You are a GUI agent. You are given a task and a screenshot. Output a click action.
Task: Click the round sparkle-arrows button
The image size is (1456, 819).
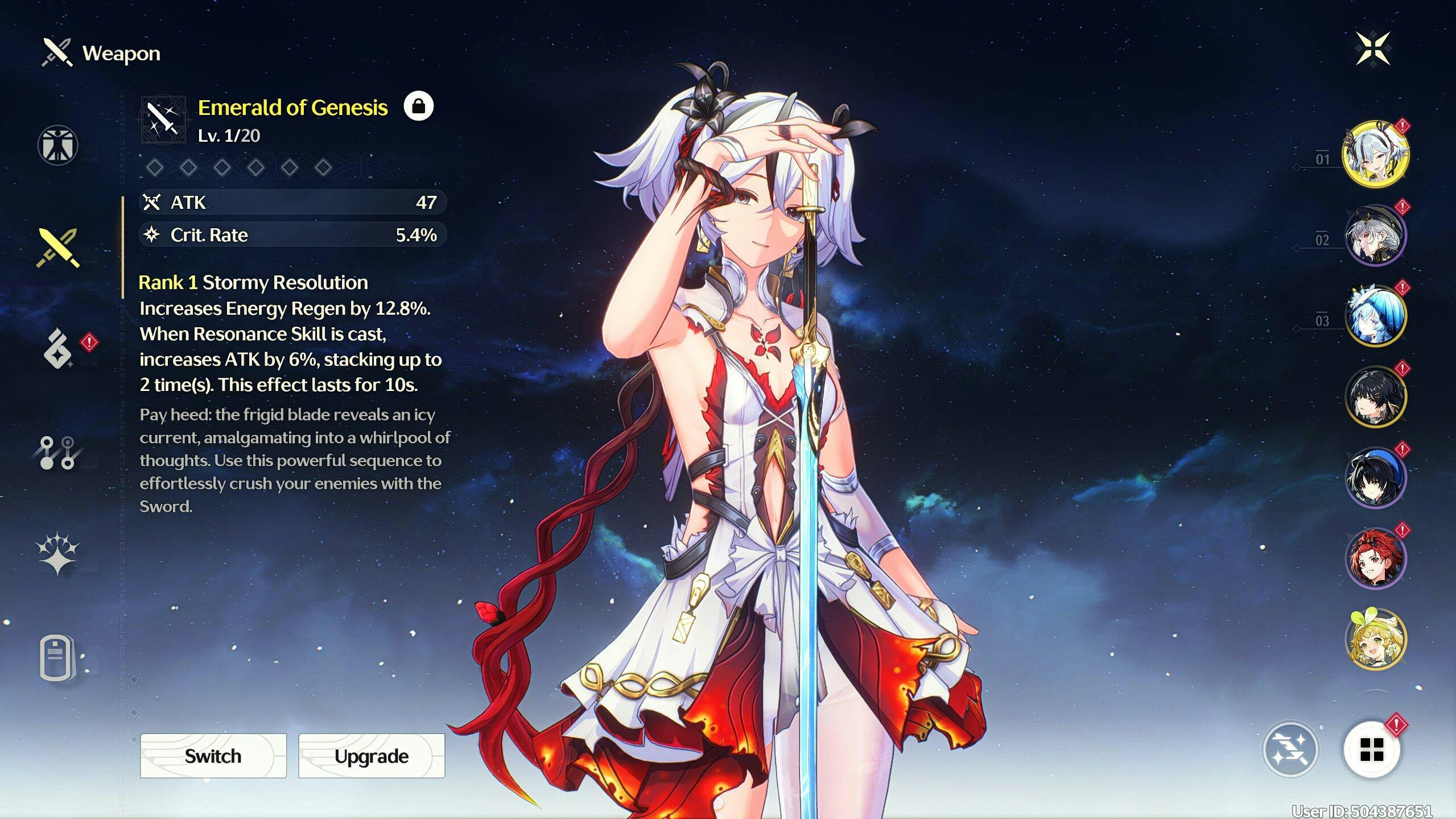click(1290, 750)
